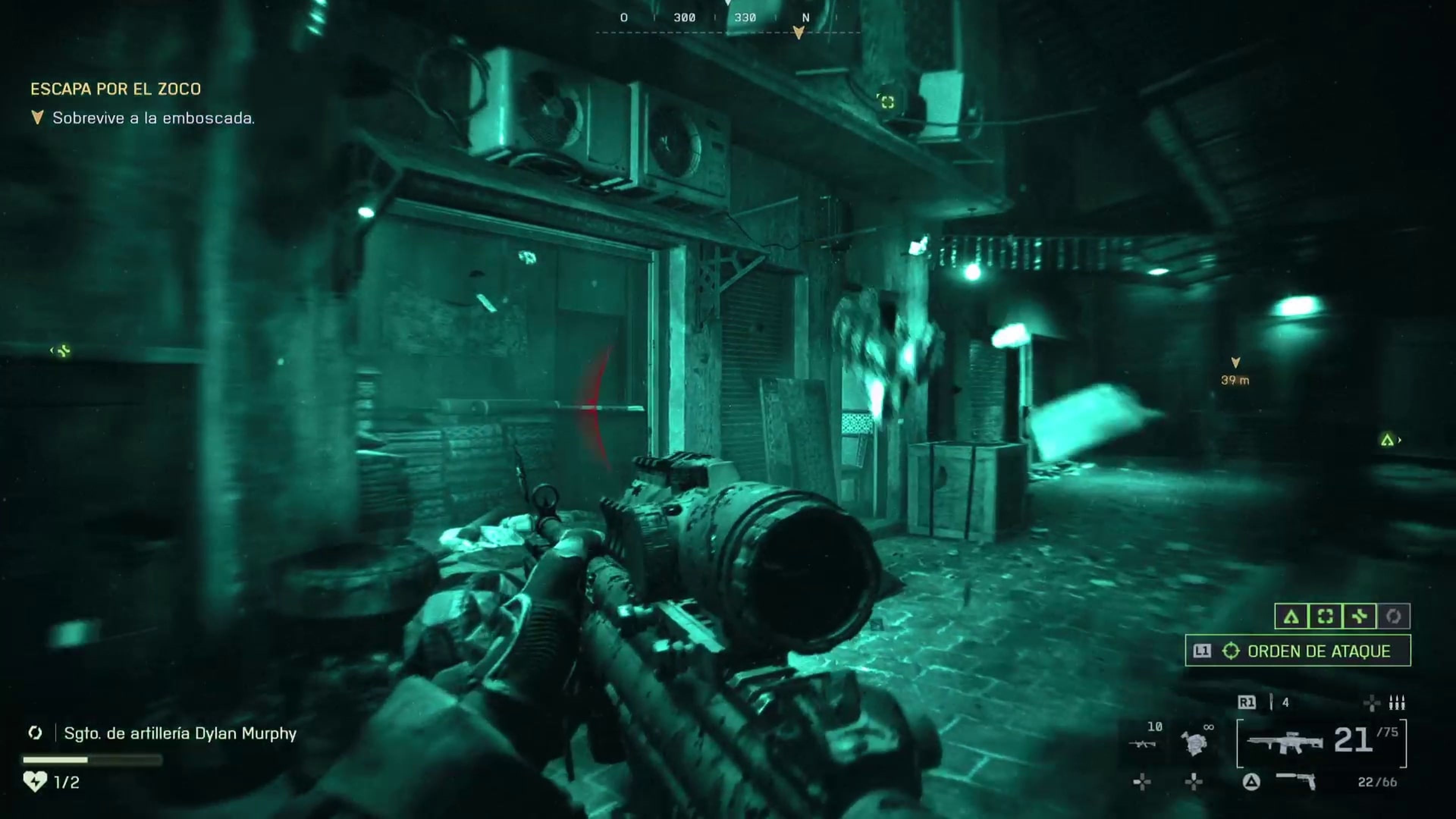Select the Sobrevive a la emboscada objective
The width and height of the screenshot is (1456, 819).
pyautogui.click(x=154, y=119)
